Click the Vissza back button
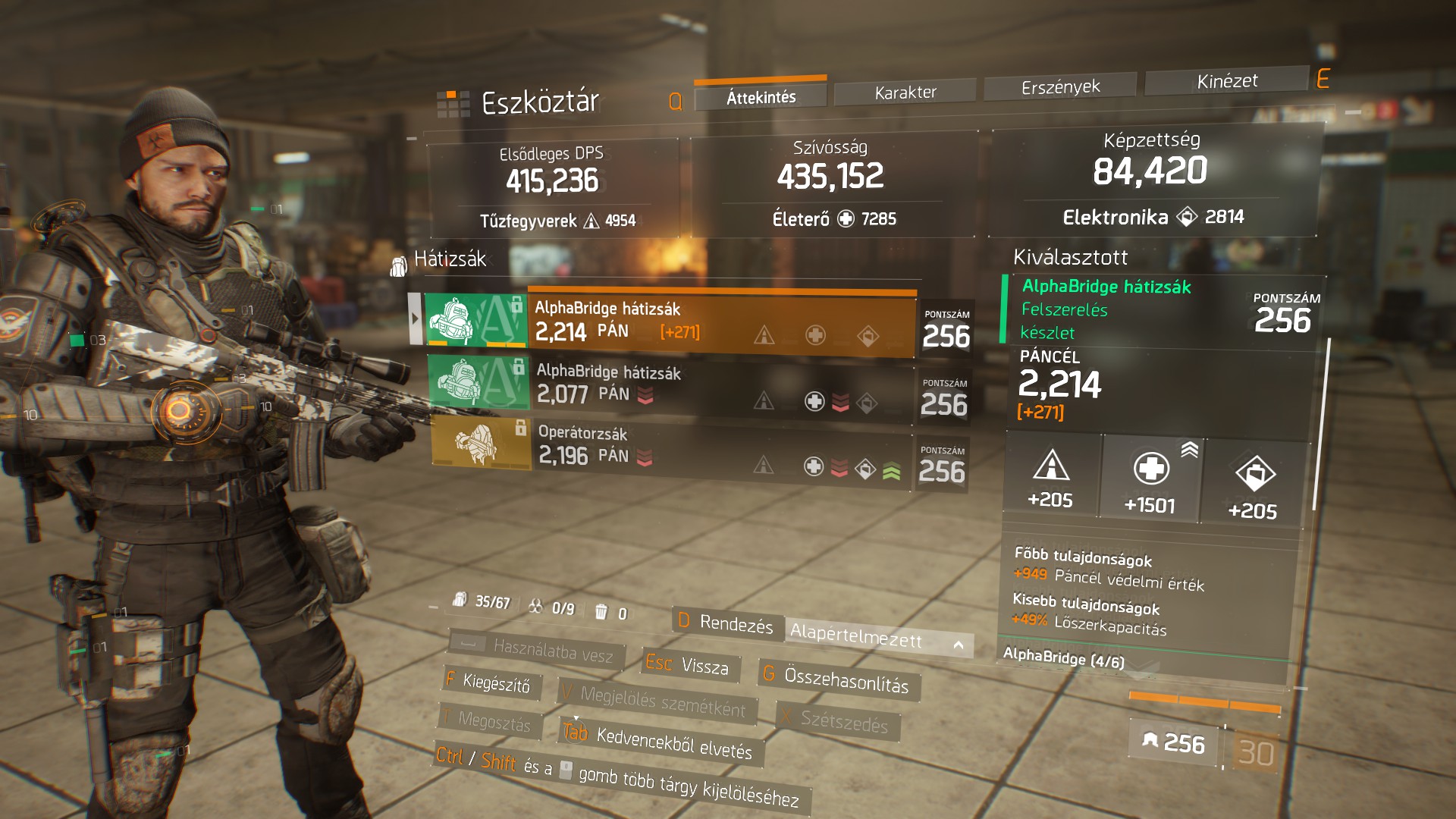1456x819 pixels. [687, 665]
